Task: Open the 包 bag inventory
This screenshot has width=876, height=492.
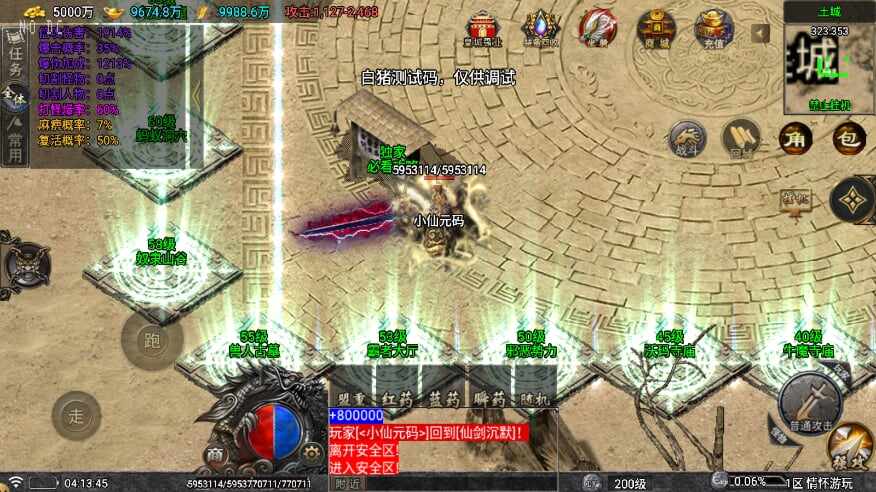Action: (x=849, y=138)
